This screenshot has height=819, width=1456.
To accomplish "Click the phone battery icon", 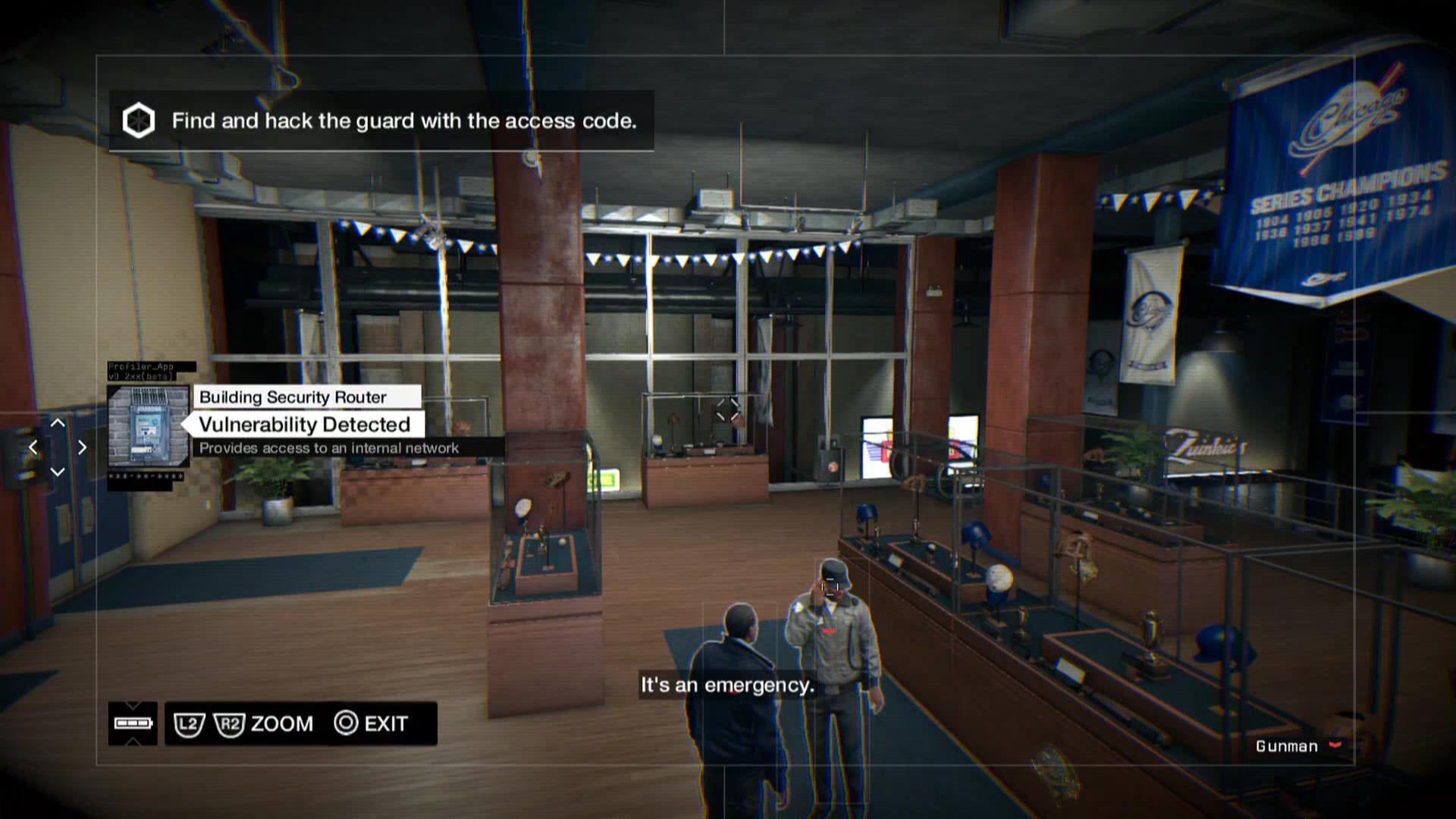I will click(133, 723).
